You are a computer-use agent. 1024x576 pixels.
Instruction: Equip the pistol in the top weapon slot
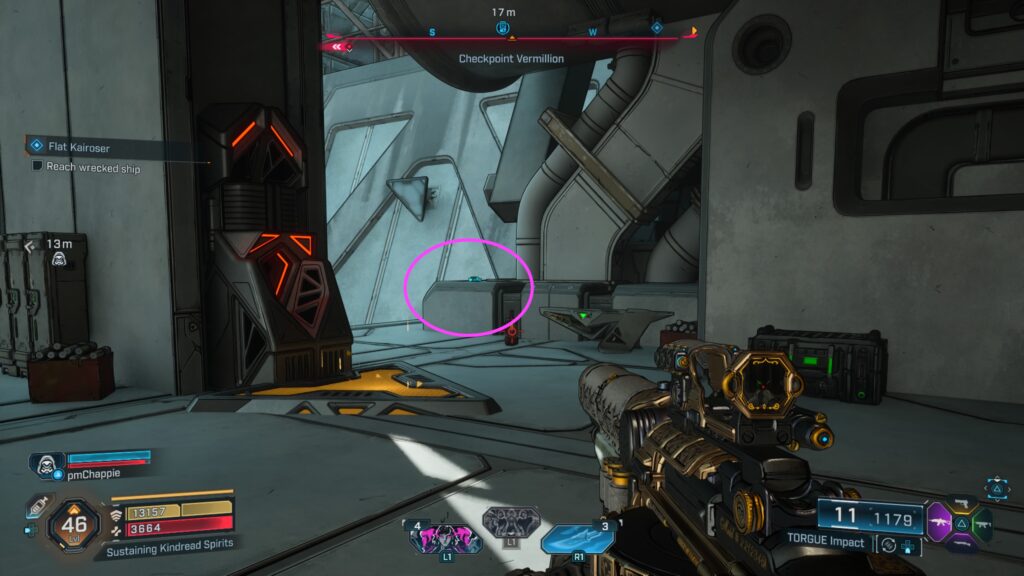pyautogui.click(x=961, y=502)
